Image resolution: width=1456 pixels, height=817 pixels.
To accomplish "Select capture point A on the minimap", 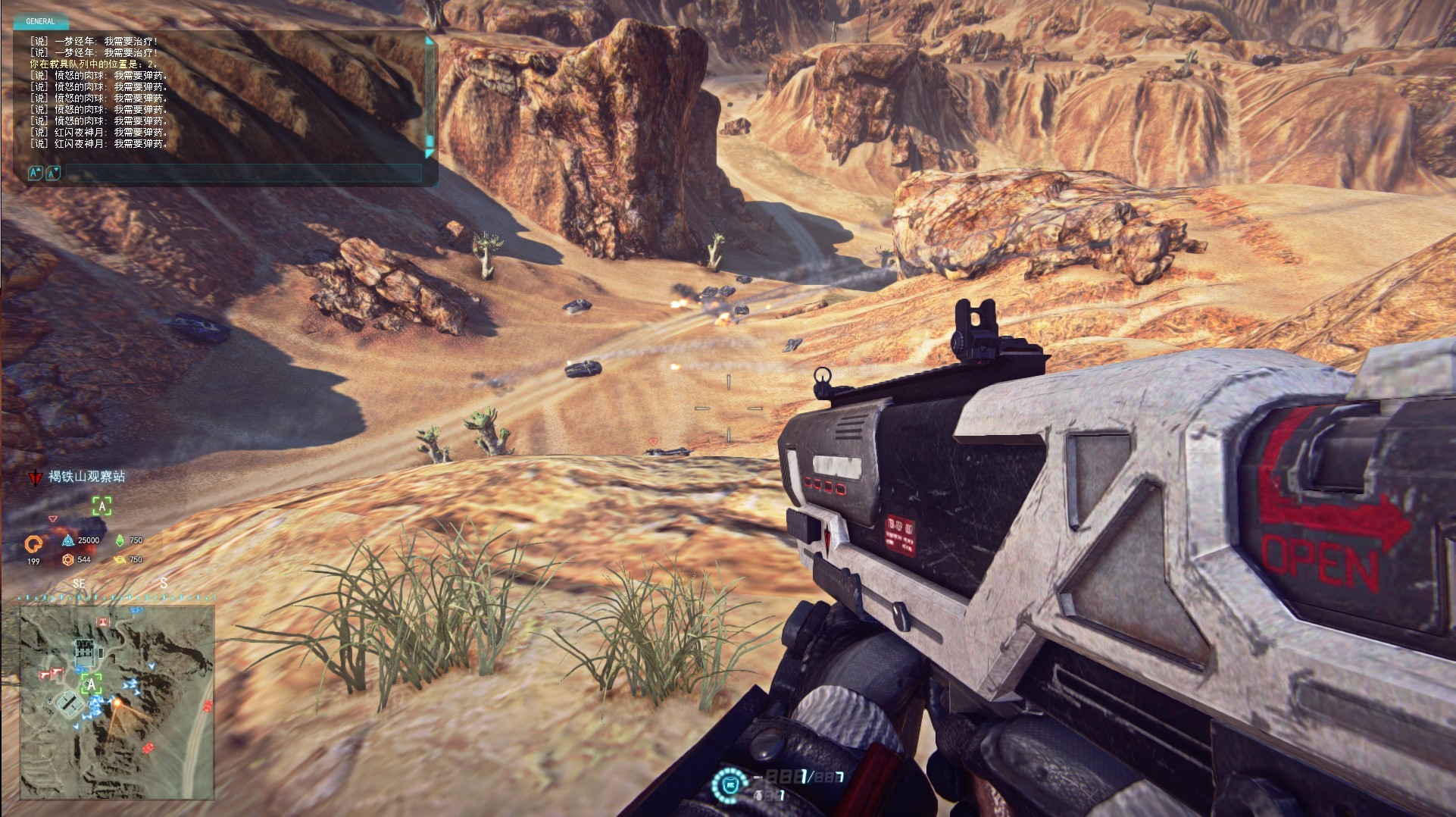I will coord(92,684).
